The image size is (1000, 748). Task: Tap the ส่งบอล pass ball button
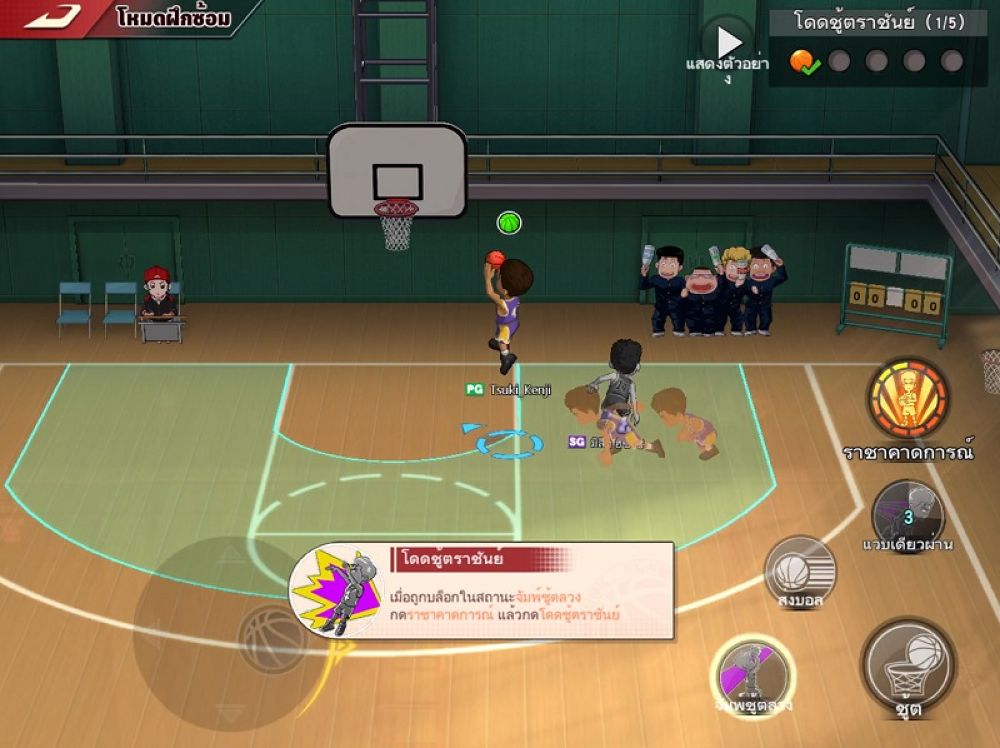point(800,572)
